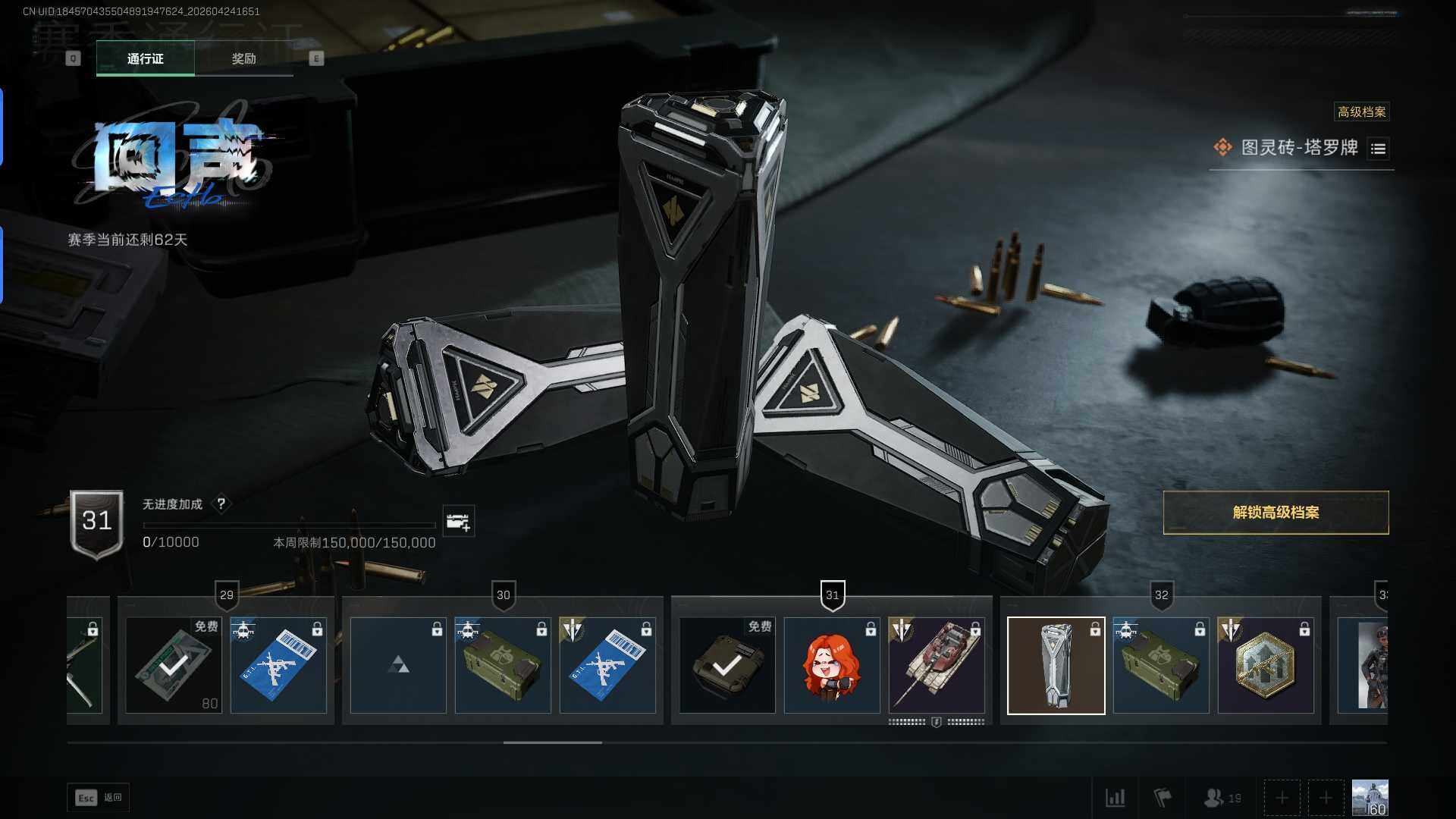Image resolution: width=1456 pixels, height=819 pixels.
Task: Select the red-haired chibi character reward
Action: [832, 665]
